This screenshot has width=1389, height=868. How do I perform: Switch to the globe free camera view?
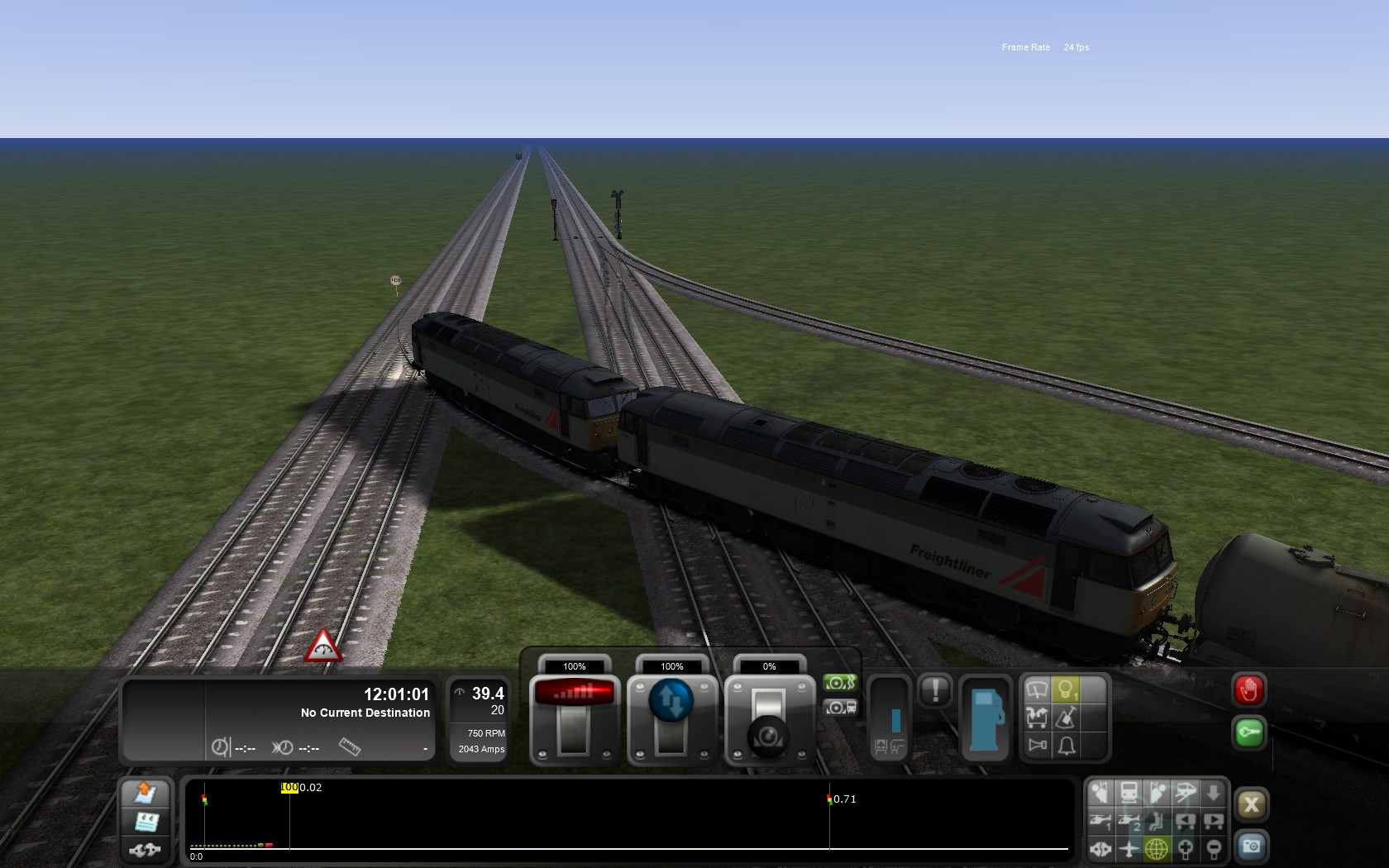(x=1157, y=848)
